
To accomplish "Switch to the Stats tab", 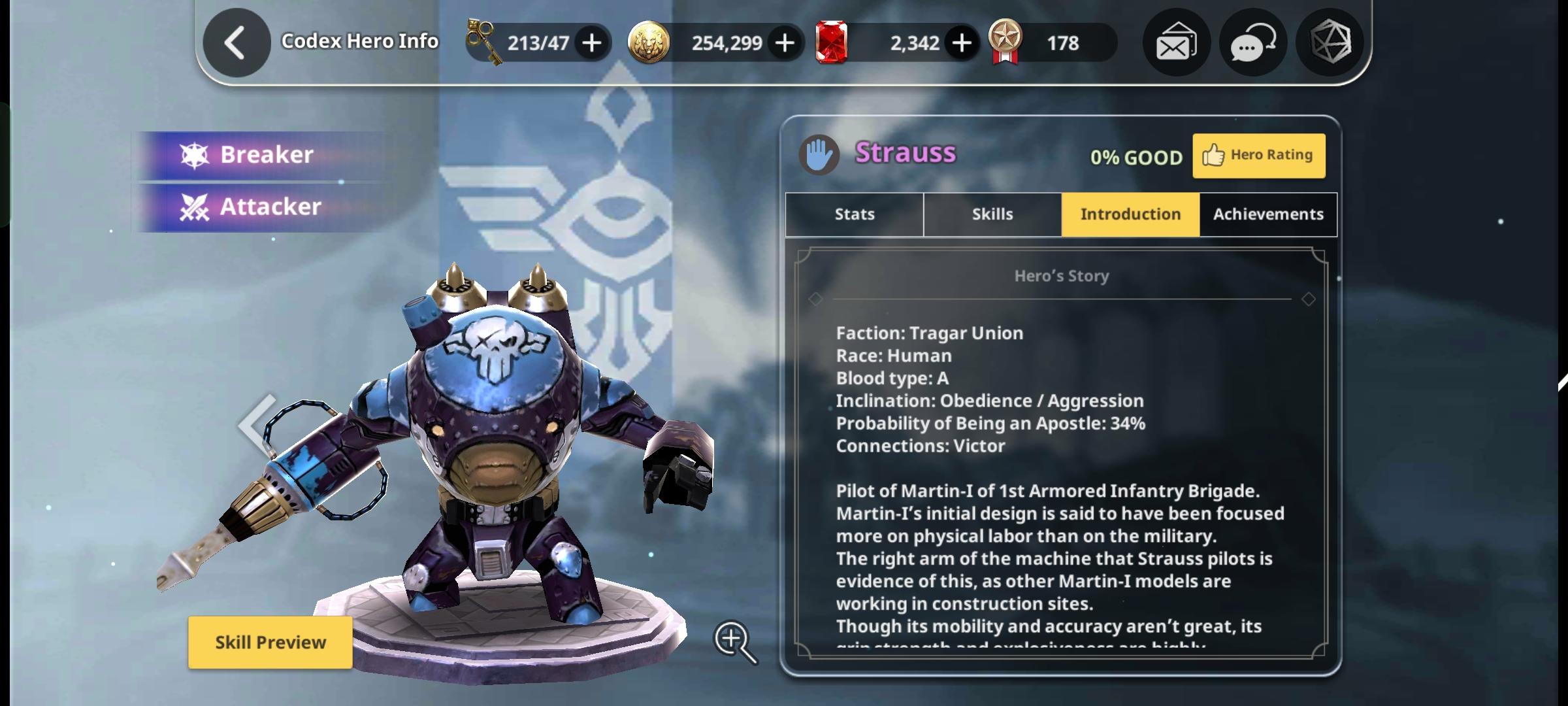I will [x=855, y=214].
